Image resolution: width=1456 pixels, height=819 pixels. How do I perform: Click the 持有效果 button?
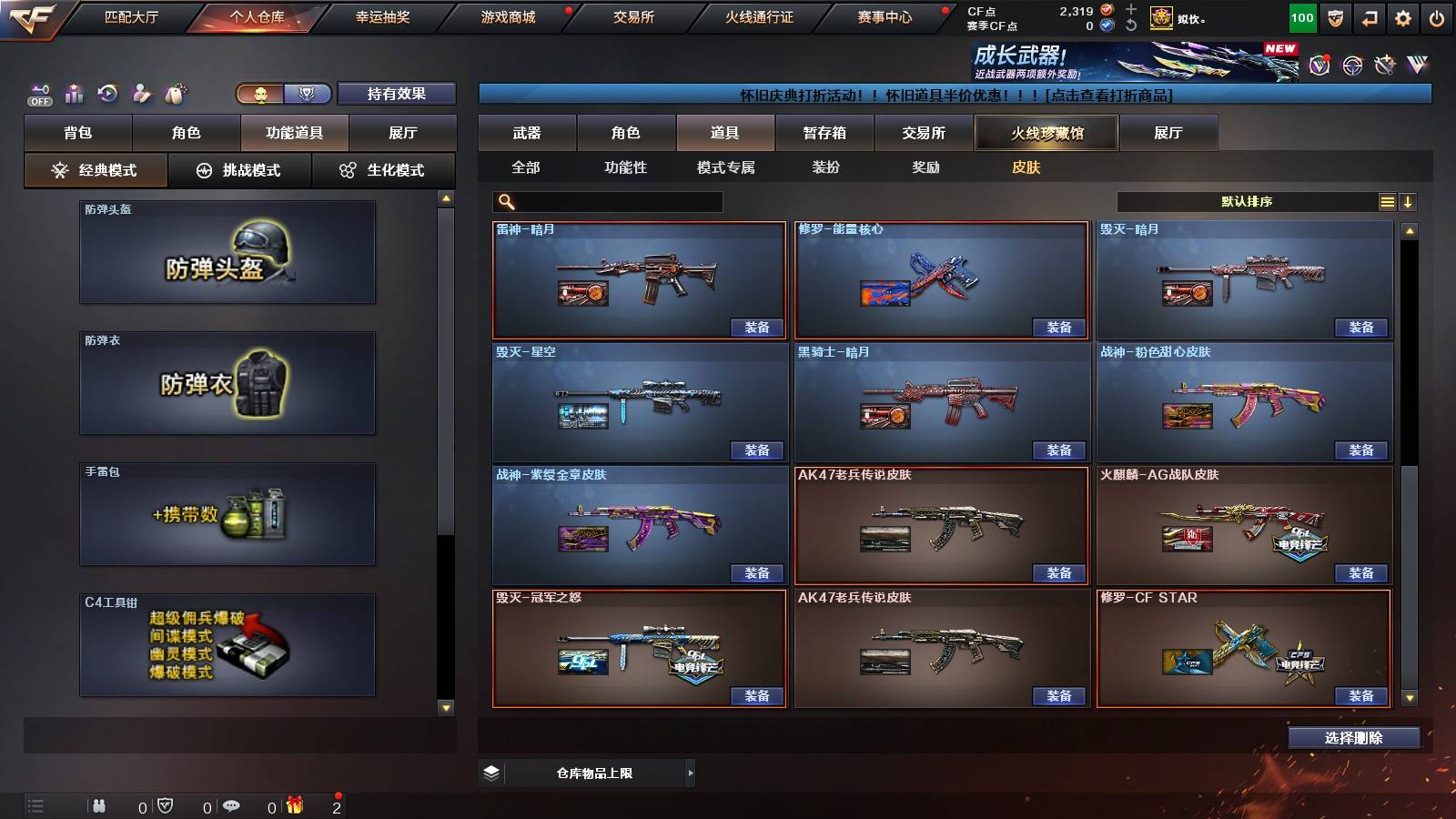pos(398,93)
